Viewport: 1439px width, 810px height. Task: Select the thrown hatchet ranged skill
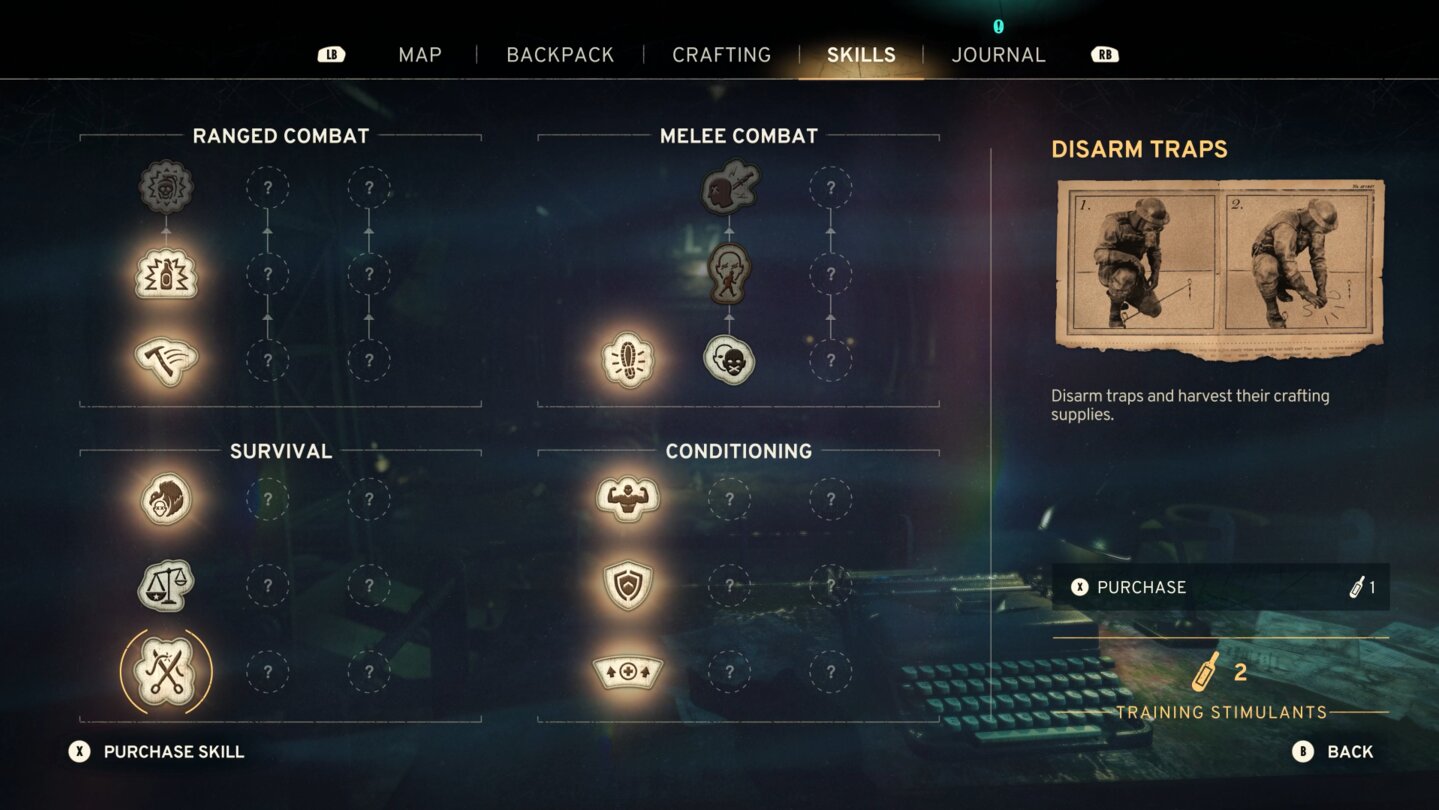click(166, 360)
